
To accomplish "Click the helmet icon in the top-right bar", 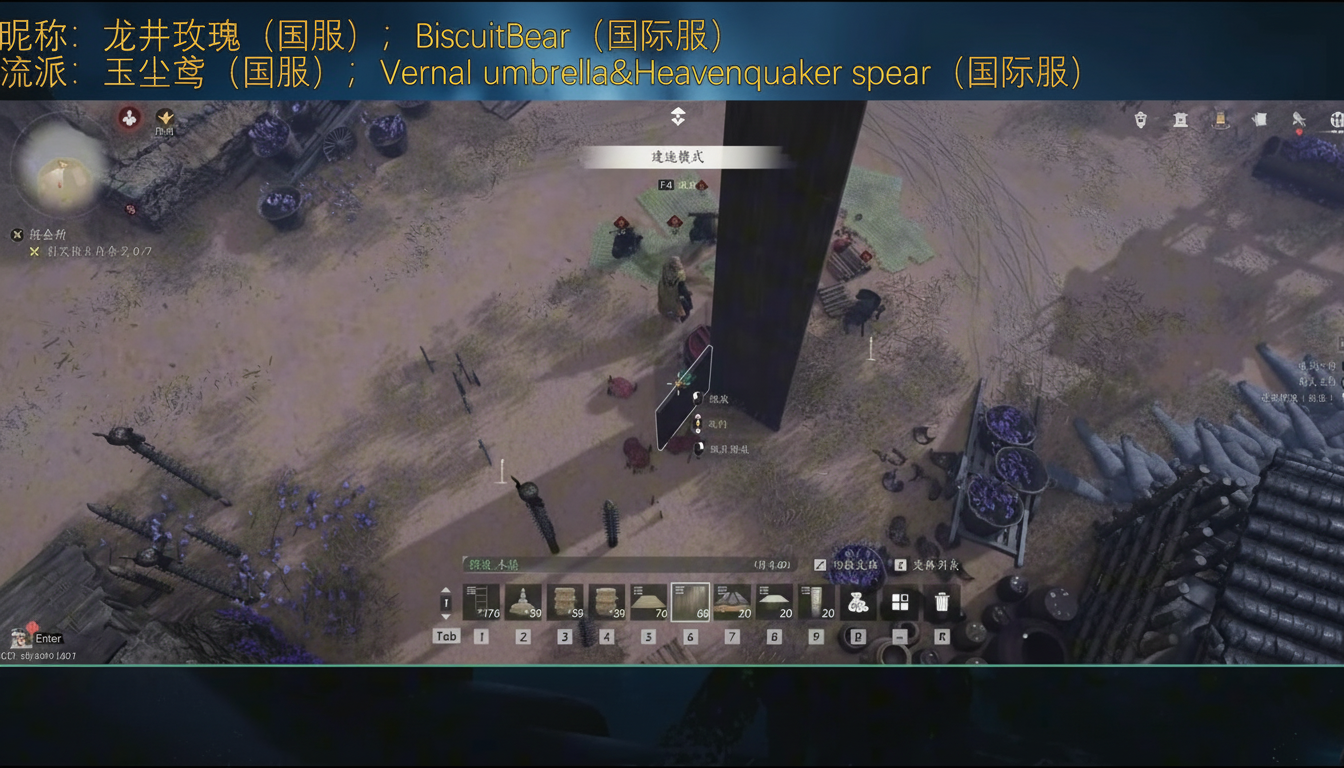I will [1140, 118].
